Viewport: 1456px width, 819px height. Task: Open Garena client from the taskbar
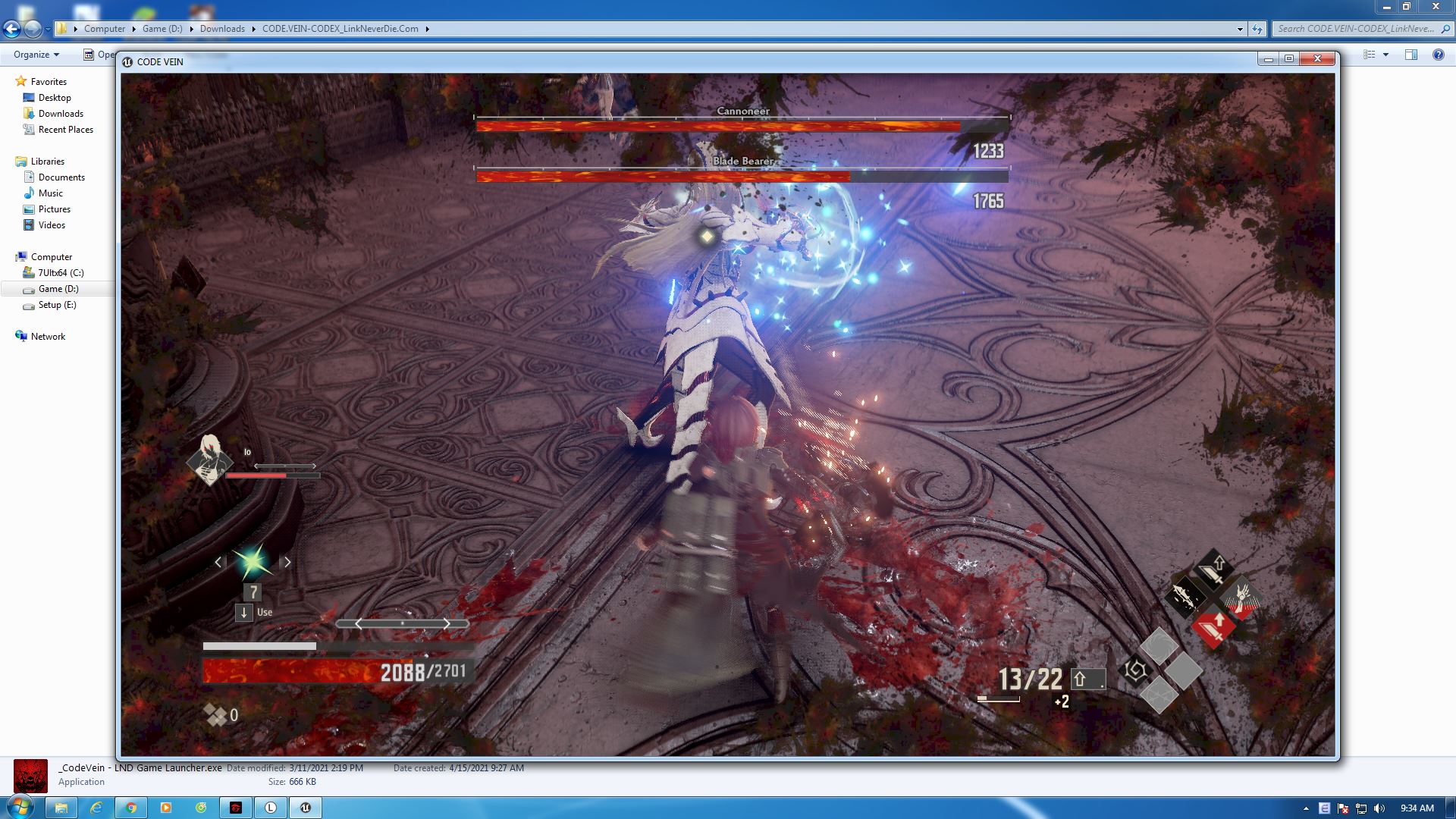tap(235, 808)
